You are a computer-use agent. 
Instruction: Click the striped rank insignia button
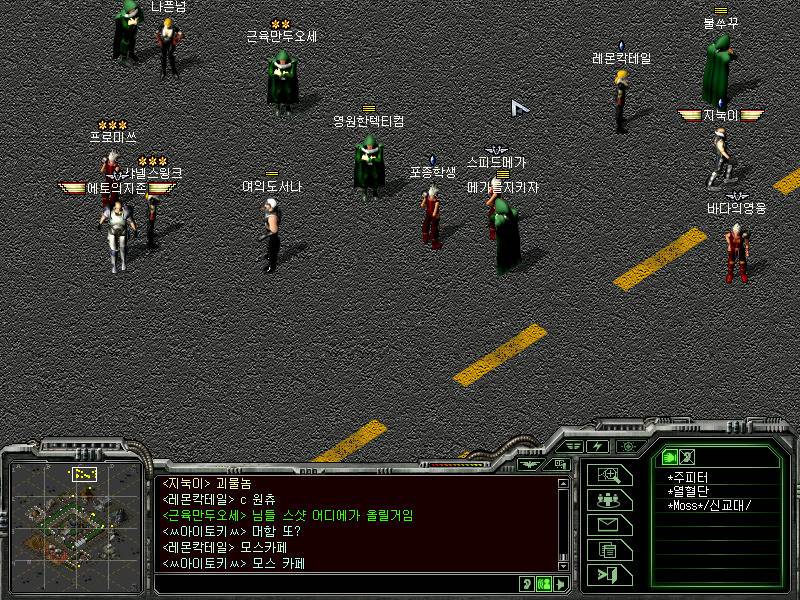[x=573, y=446]
